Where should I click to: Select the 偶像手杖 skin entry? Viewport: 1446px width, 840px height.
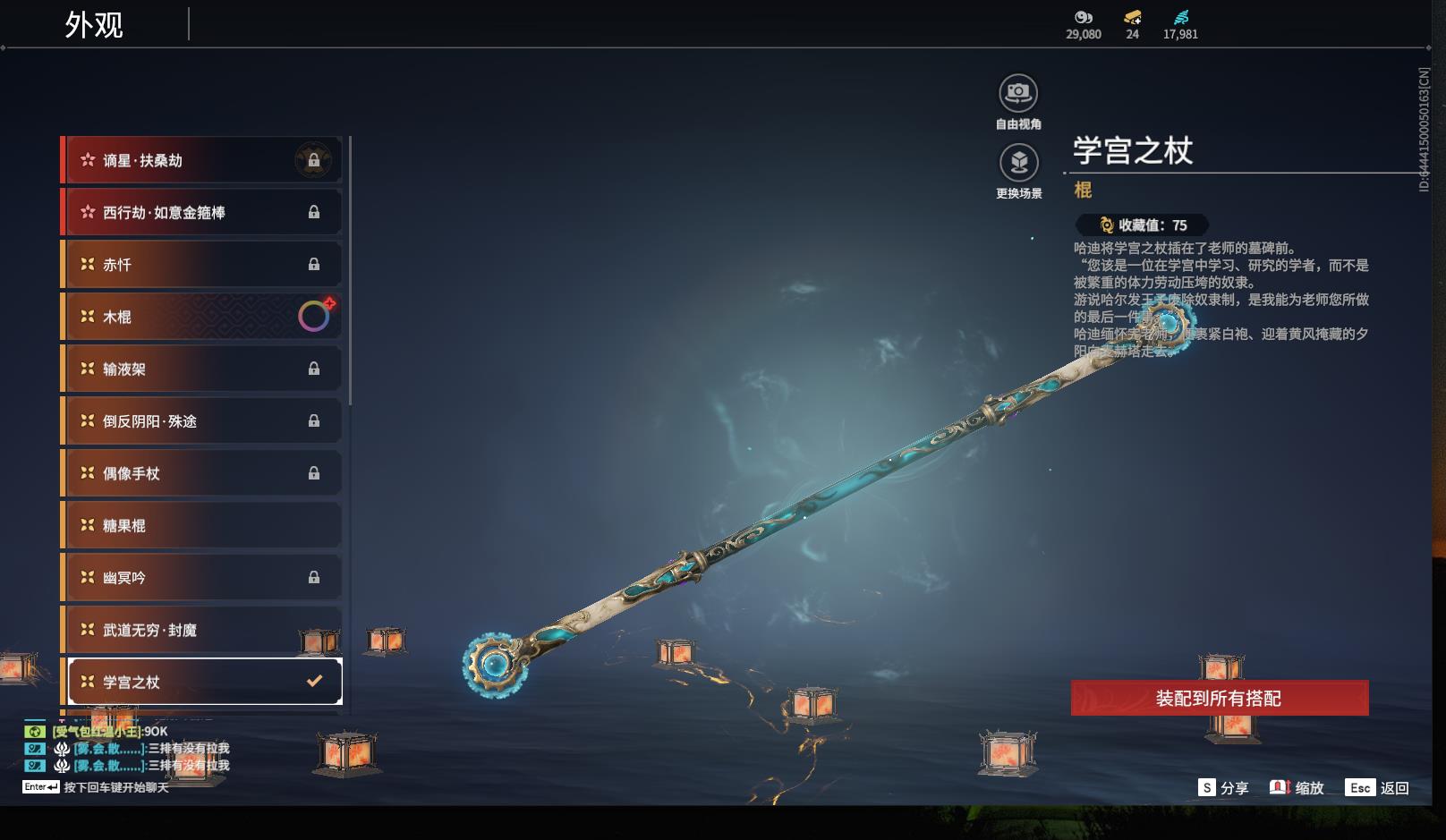(x=201, y=473)
